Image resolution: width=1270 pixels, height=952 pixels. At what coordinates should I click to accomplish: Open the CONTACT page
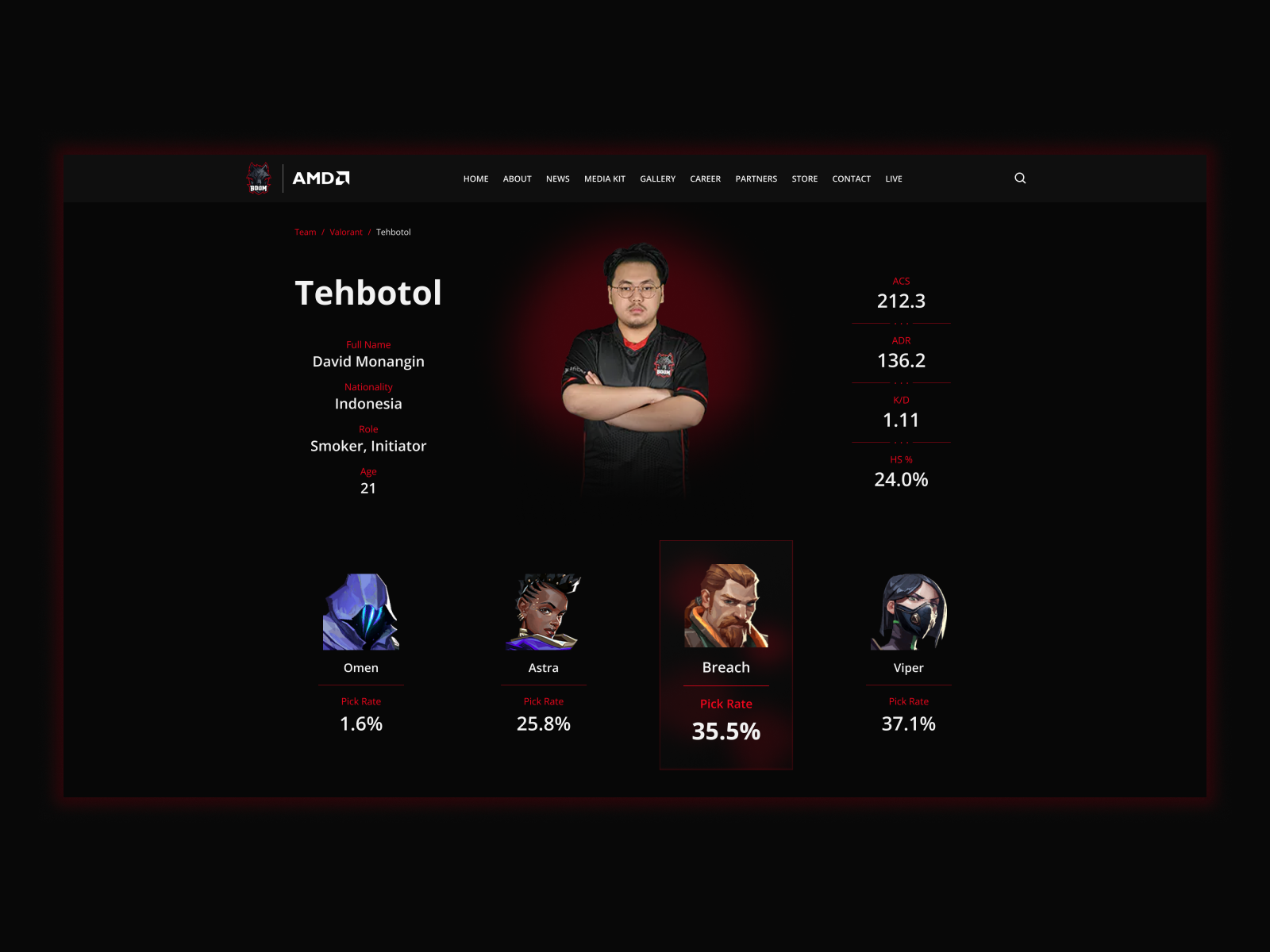[x=851, y=178]
